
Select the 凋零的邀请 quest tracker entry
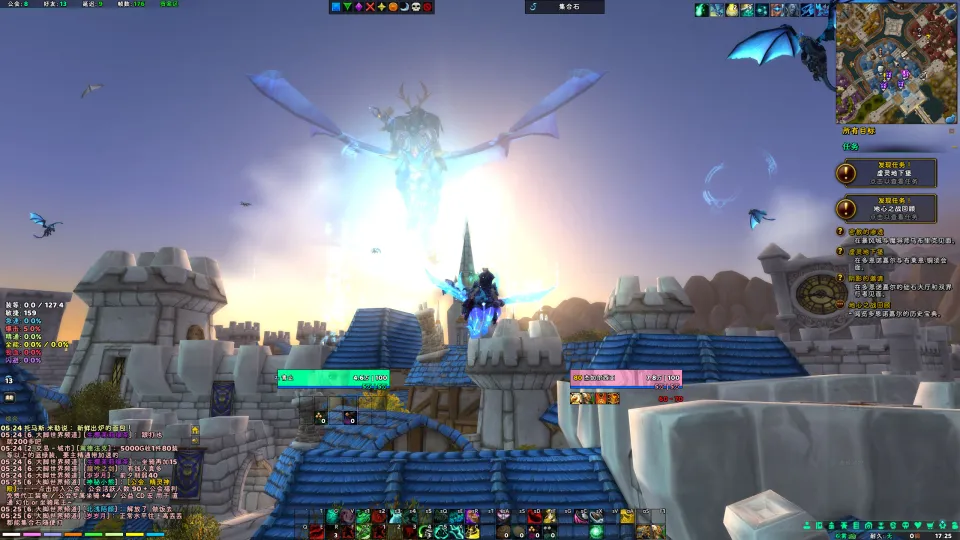[868, 278]
